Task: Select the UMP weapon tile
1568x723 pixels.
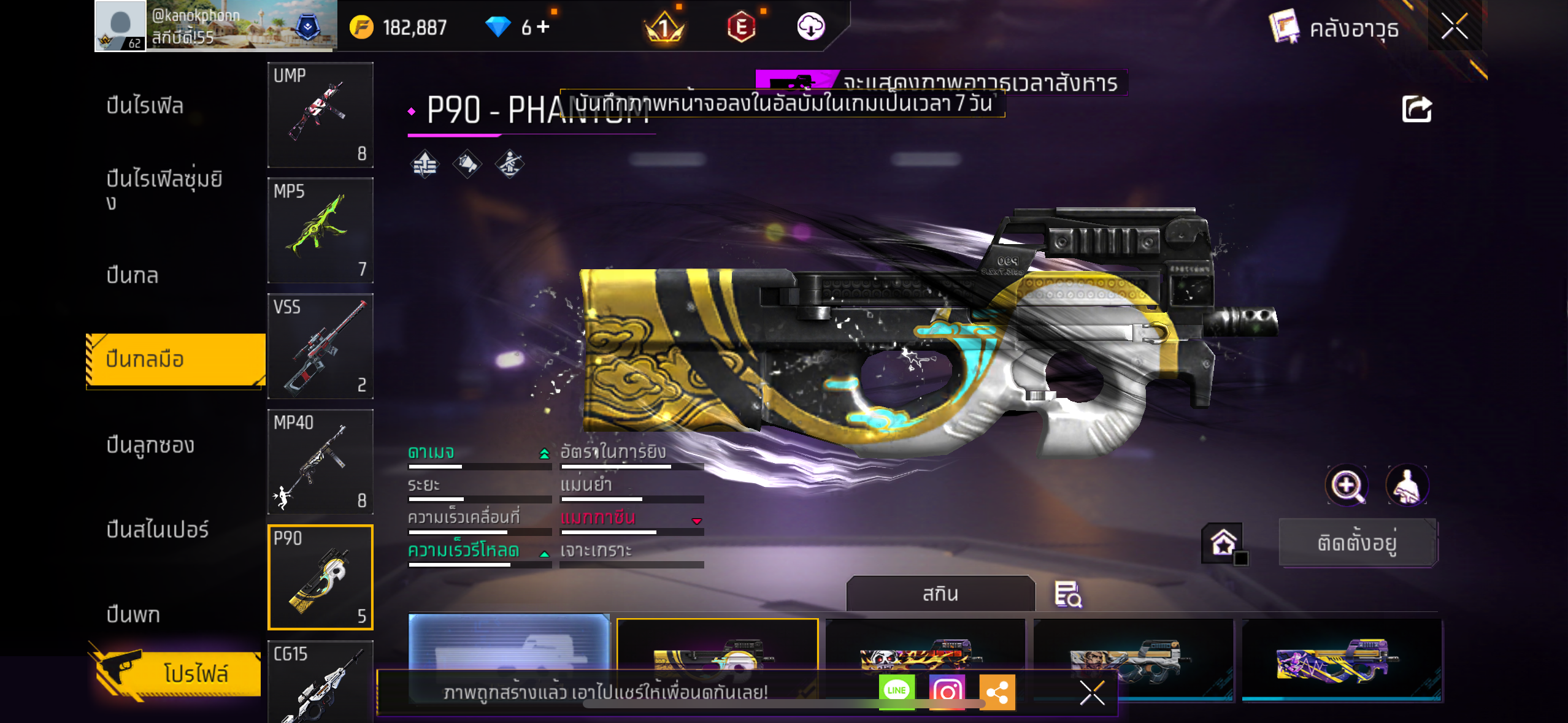Action: pos(320,115)
